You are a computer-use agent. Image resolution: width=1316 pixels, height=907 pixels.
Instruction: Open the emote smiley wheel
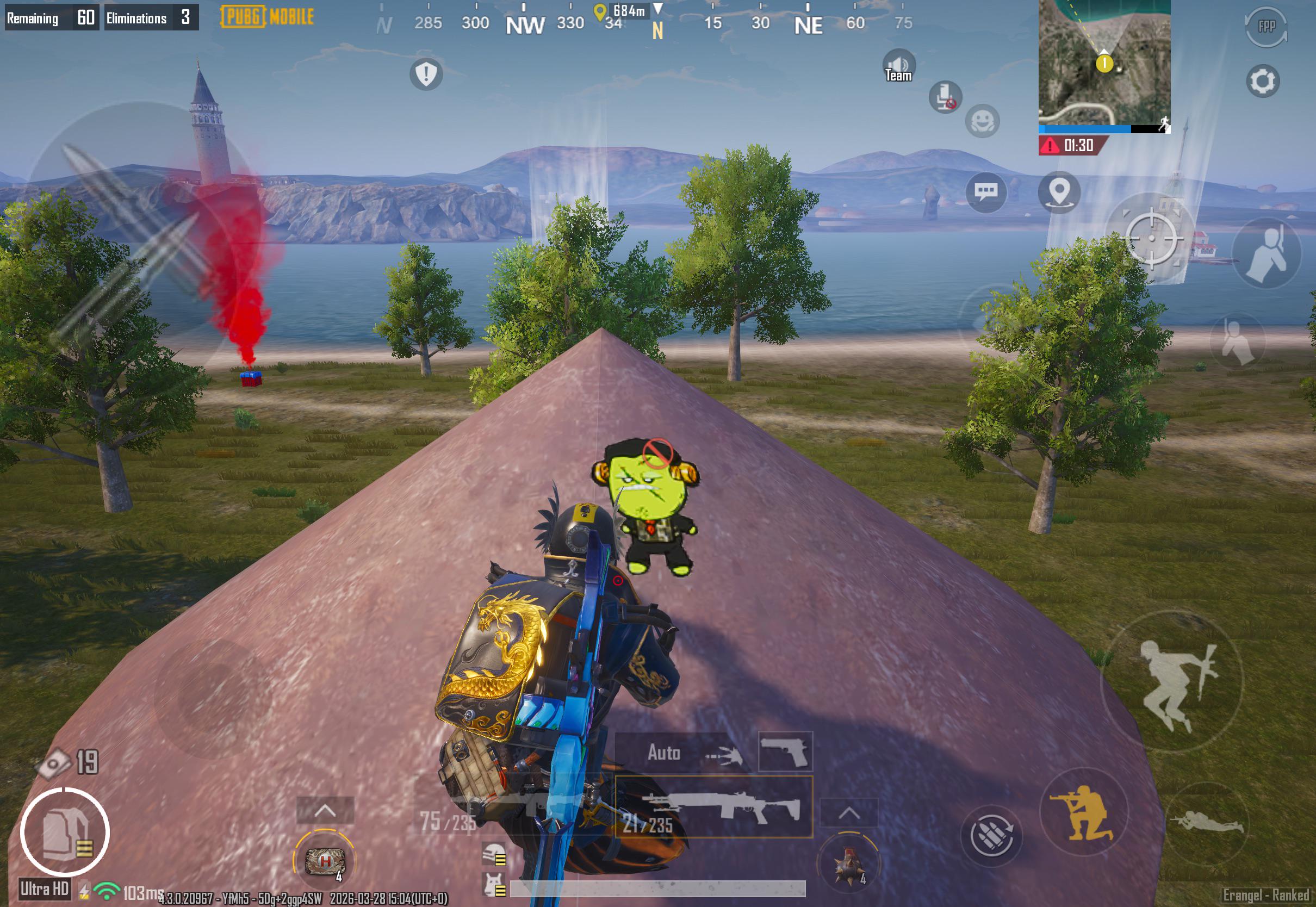pos(982,121)
